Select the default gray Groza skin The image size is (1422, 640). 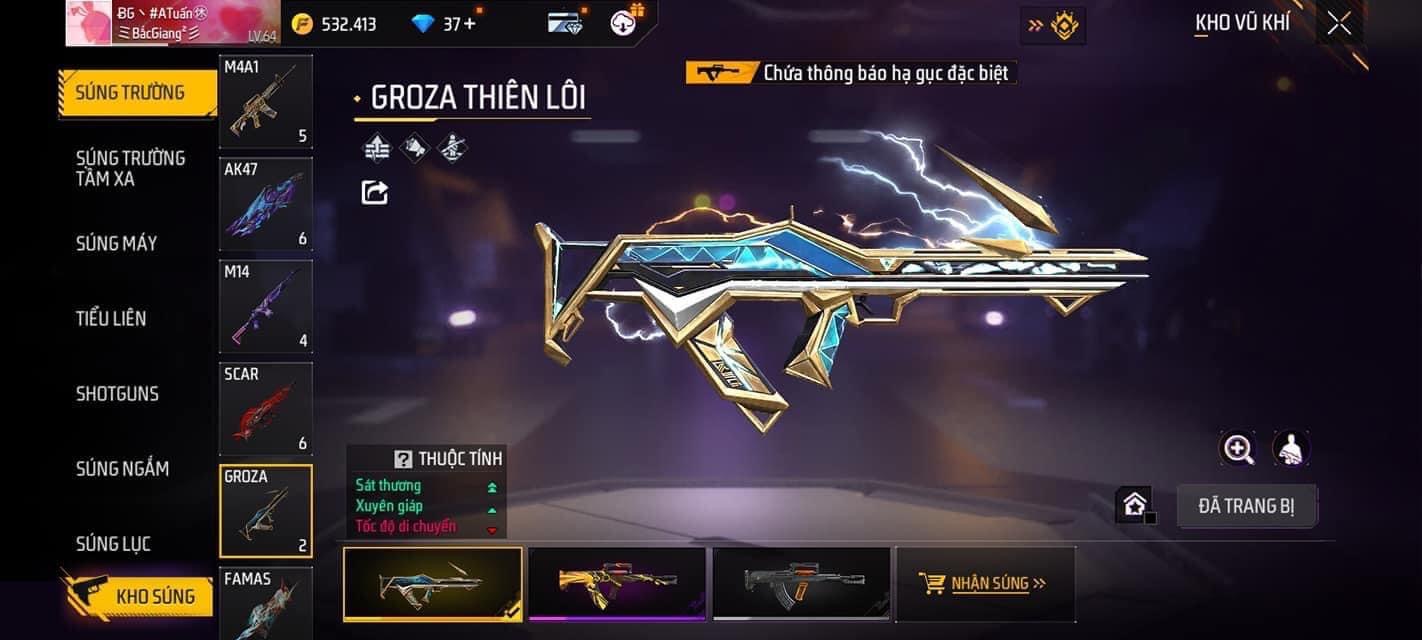tap(801, 584)
